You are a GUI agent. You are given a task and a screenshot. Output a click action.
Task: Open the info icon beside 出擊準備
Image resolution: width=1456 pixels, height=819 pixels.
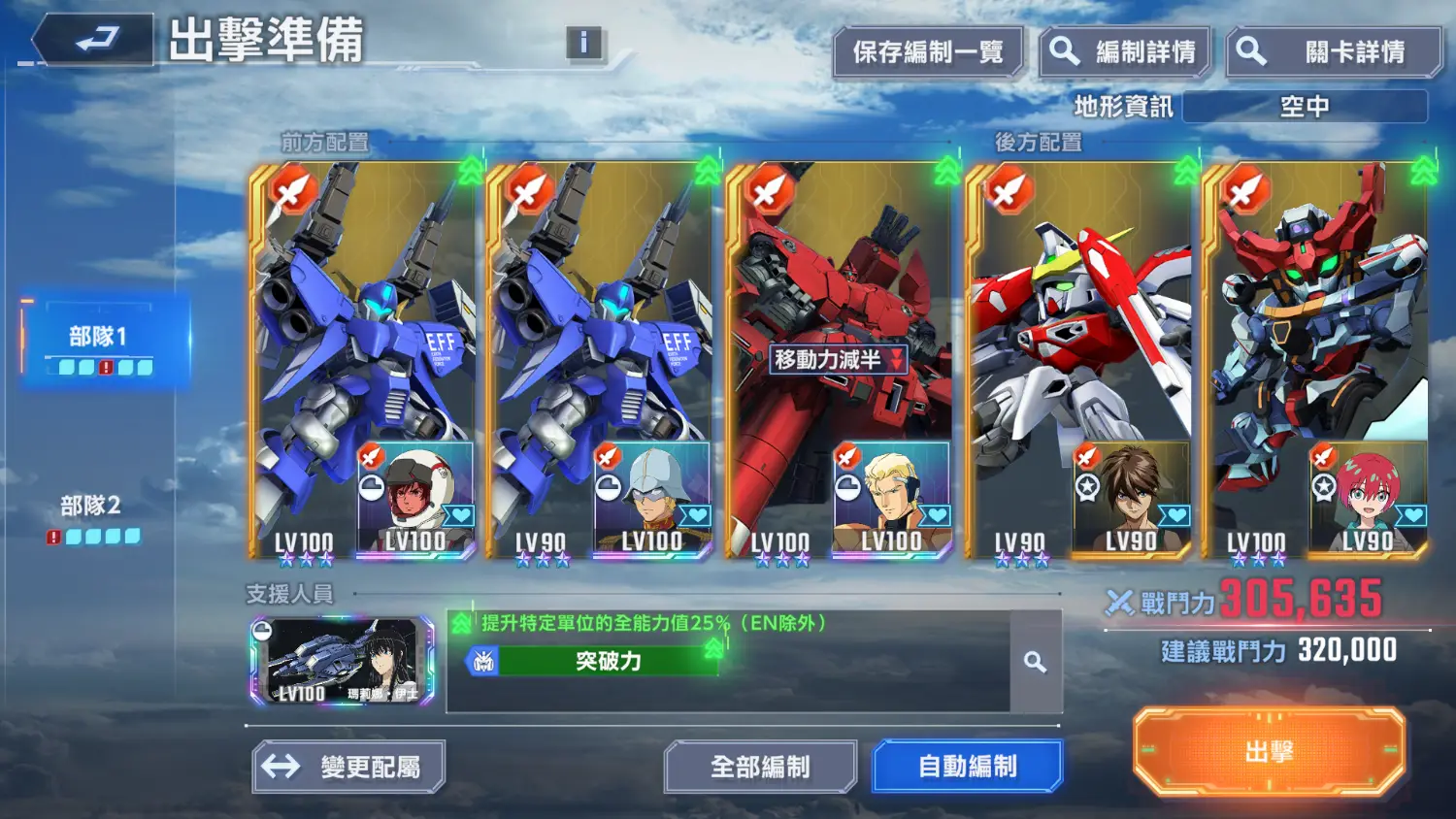pos(583,43)
